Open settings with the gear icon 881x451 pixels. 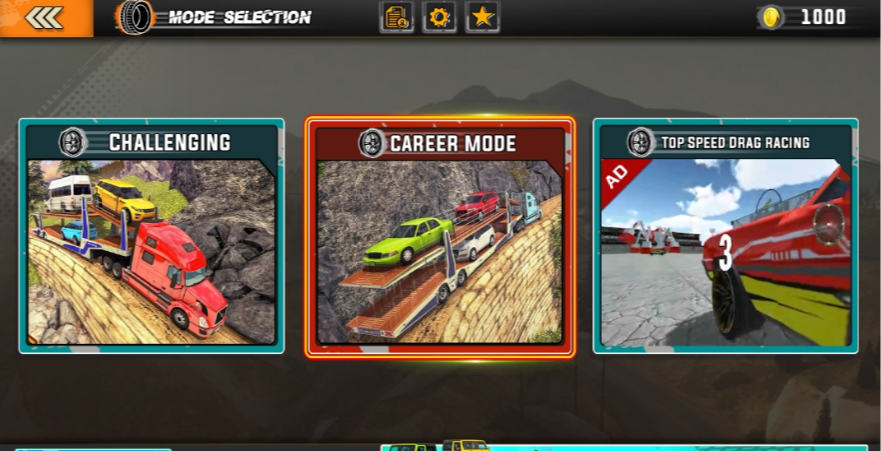pyautogui.click(x=439, y=17)
